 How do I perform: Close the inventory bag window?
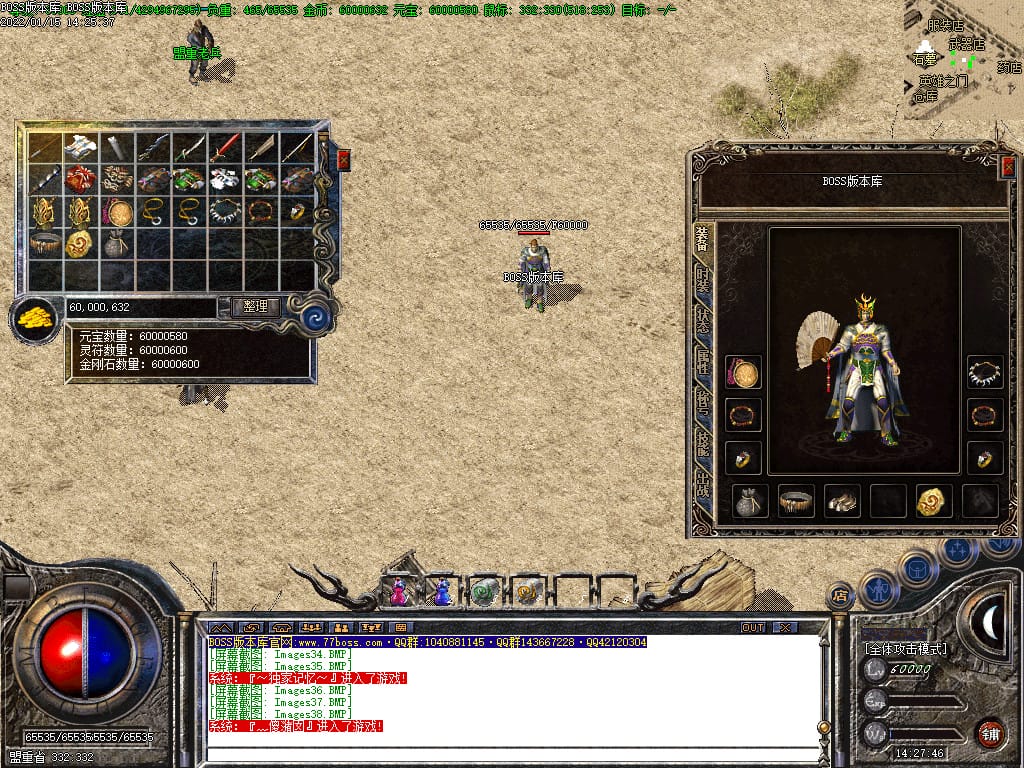point(344,159)
